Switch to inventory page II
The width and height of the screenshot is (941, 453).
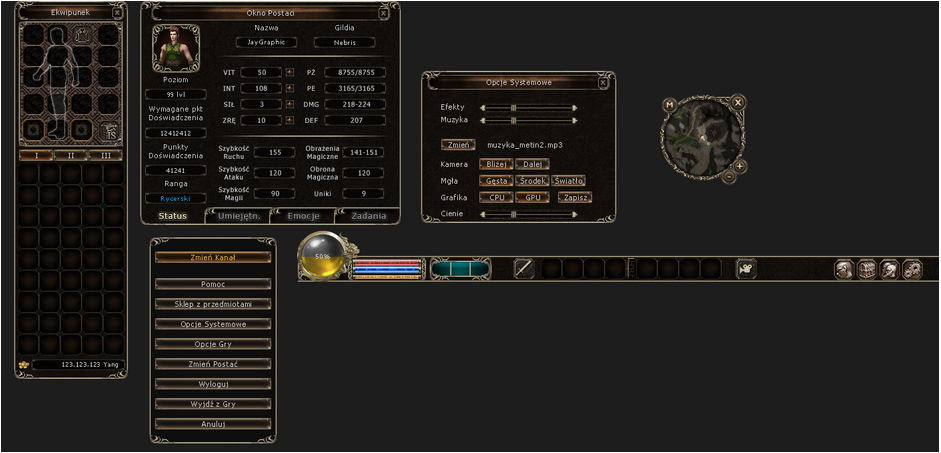point(71,155)
